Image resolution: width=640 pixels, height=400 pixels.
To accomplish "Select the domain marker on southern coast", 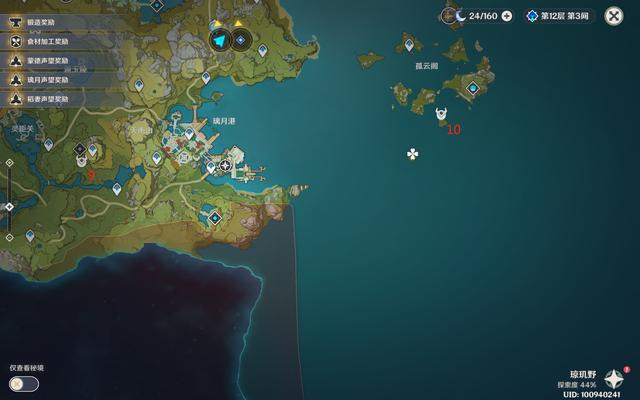I will click(x=214, y=217).
